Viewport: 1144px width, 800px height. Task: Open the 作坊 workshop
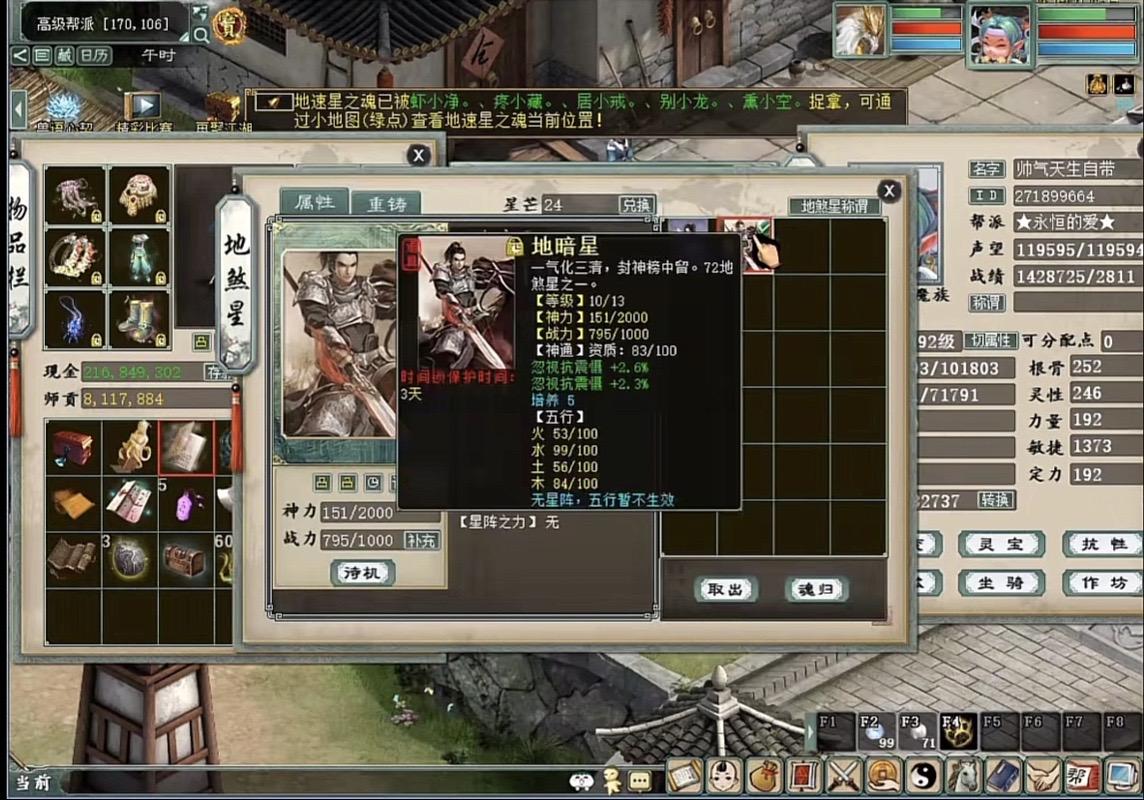(1102, 583)
